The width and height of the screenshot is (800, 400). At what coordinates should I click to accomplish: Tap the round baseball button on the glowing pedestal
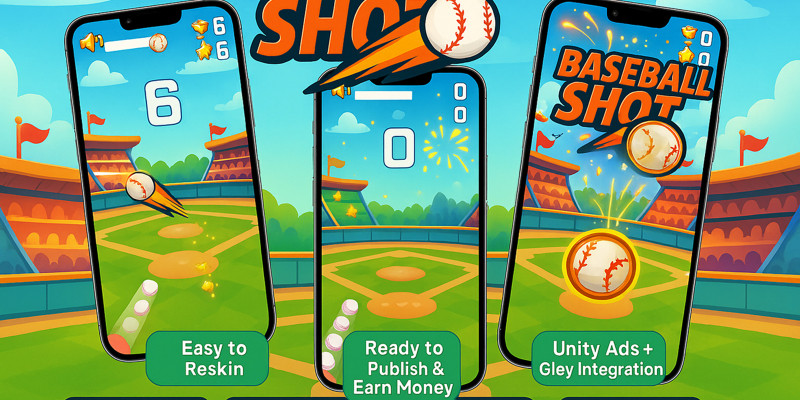coord(601,268)
